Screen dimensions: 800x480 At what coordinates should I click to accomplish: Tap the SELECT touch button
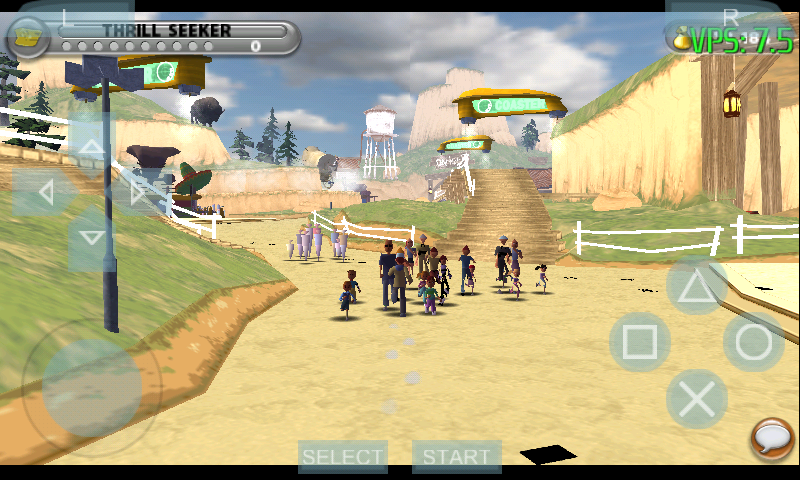pyautogui.click(x=343, y=457)
